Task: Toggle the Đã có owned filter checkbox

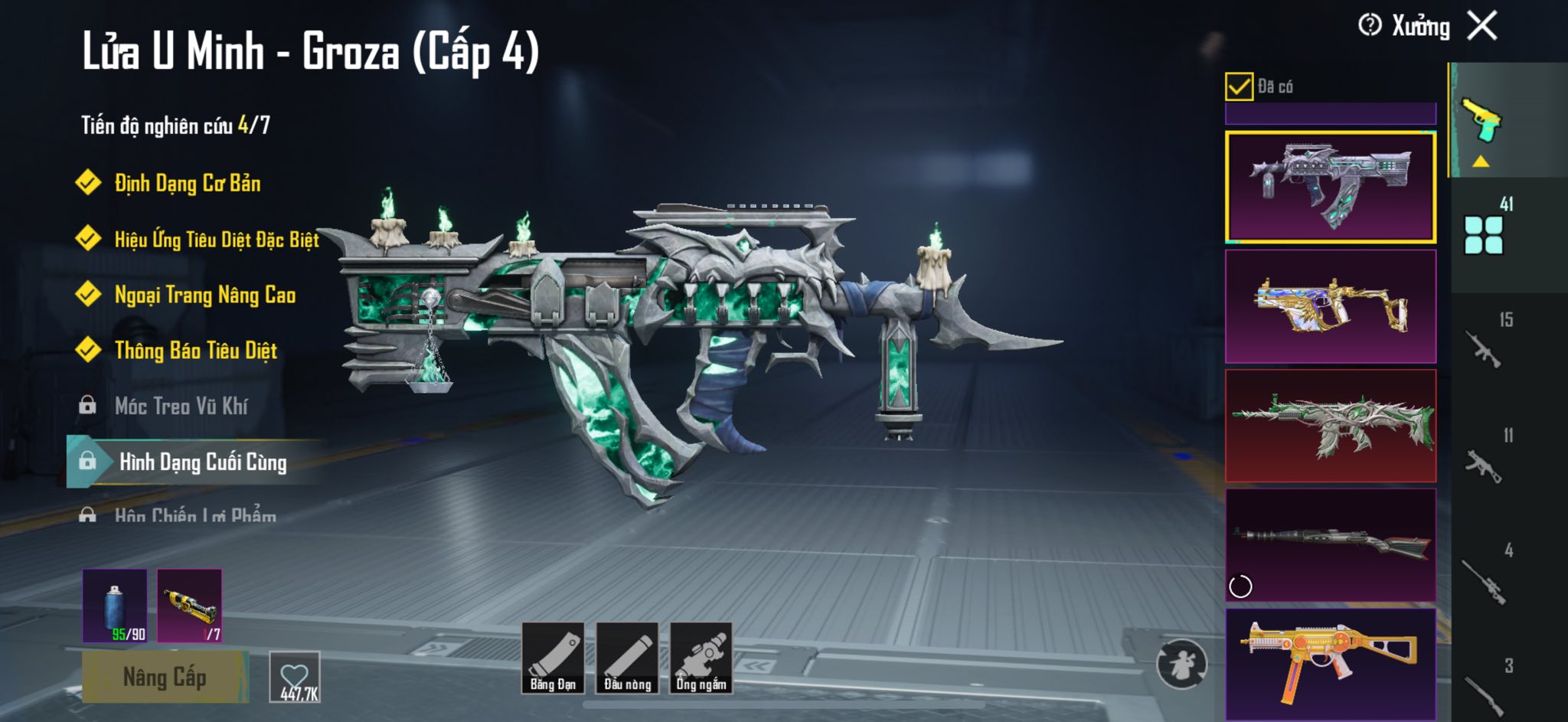Action: tap(1239, 87)
